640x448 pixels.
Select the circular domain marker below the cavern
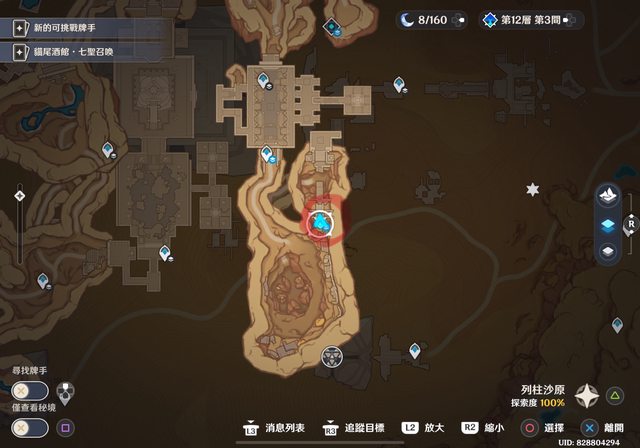point(333,355)
